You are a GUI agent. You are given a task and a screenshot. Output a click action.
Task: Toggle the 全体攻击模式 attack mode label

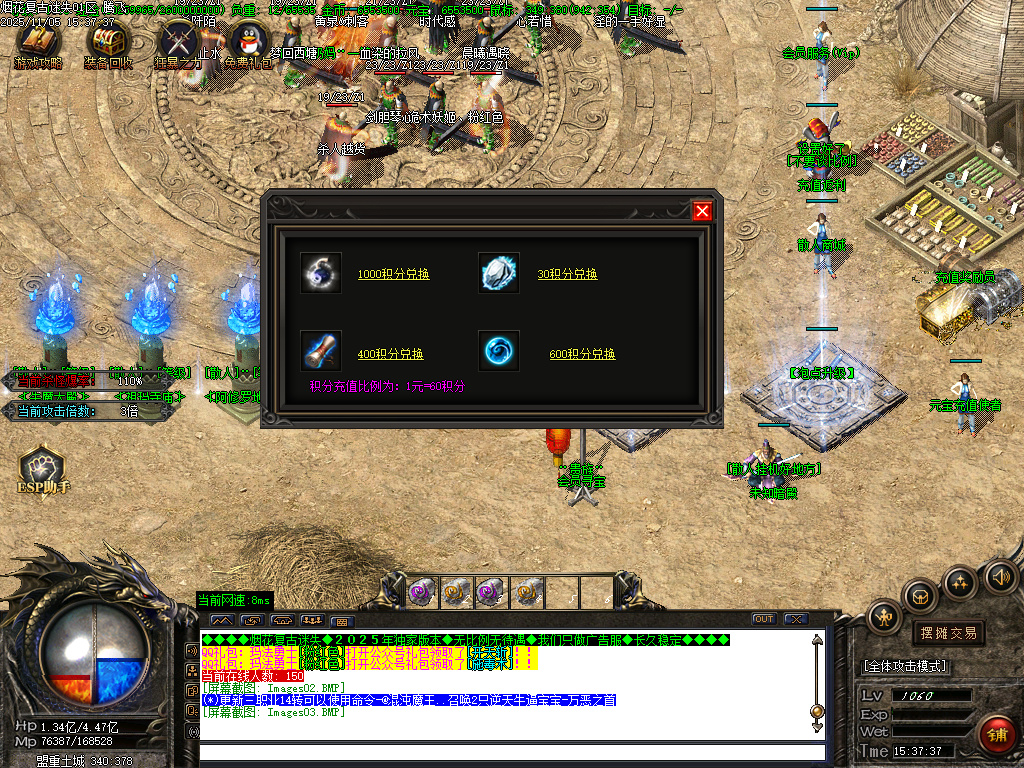pos(905,666)
